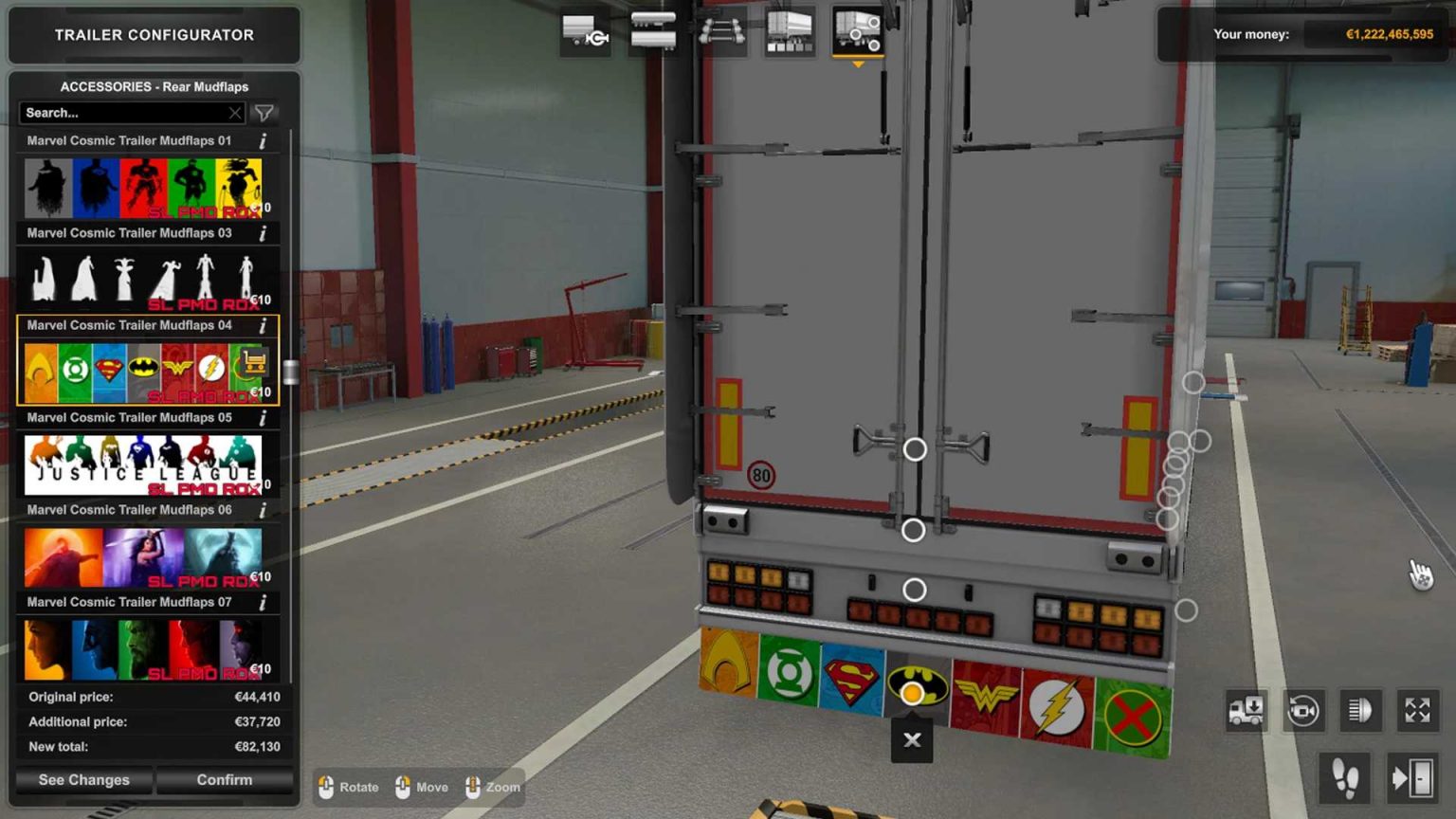Click the camera rotation reset icon

pyautogui.click(x=1303, y=710)
